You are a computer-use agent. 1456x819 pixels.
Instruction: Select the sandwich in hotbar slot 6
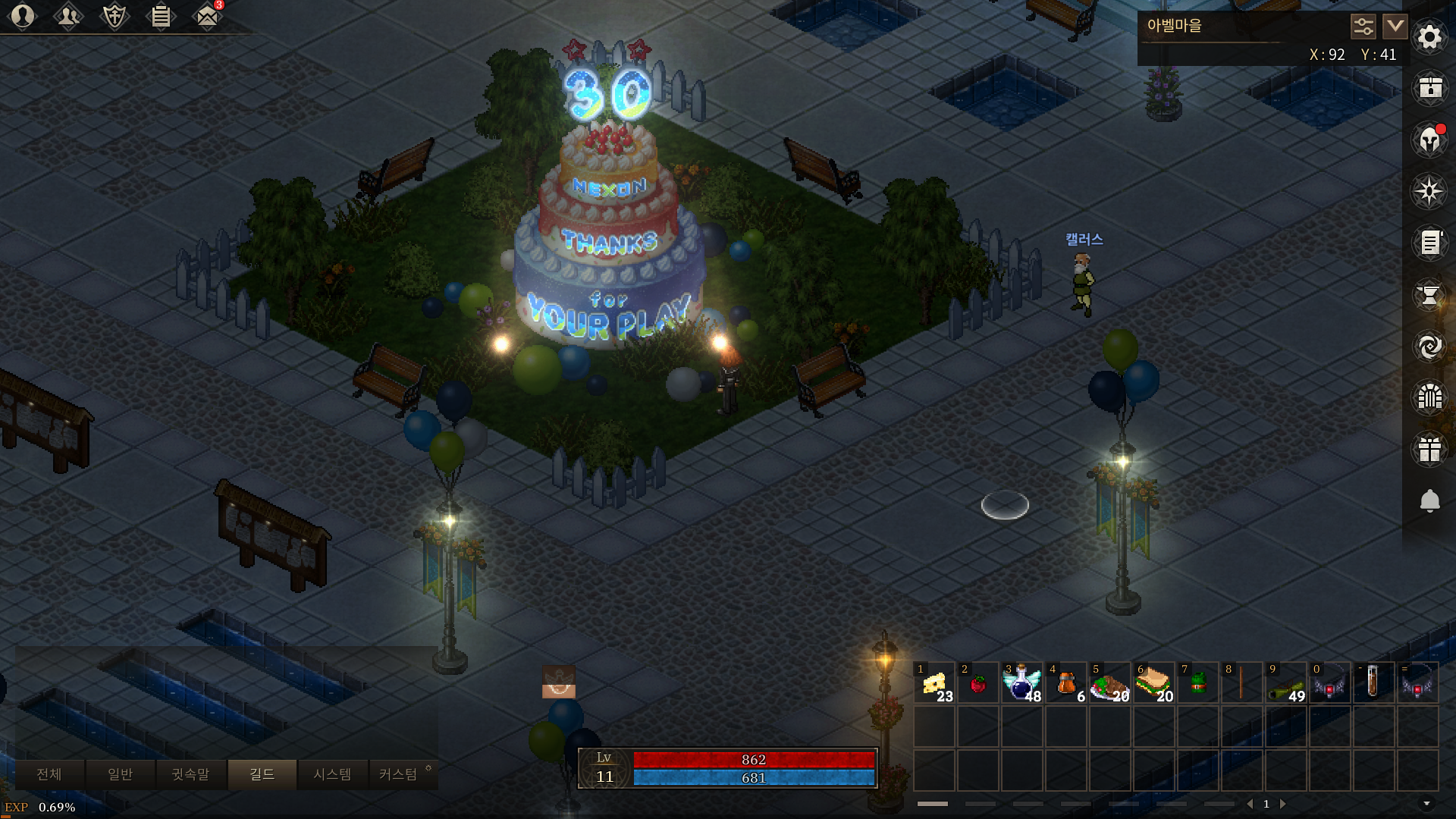pyautogui.click(x=1153, y=684)
